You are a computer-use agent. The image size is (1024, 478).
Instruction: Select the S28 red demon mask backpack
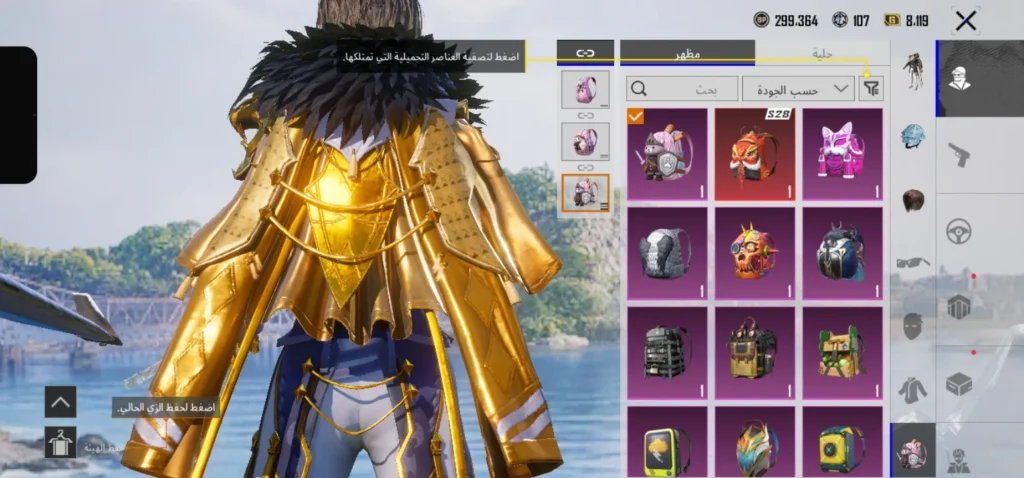[x=755, y=153]
